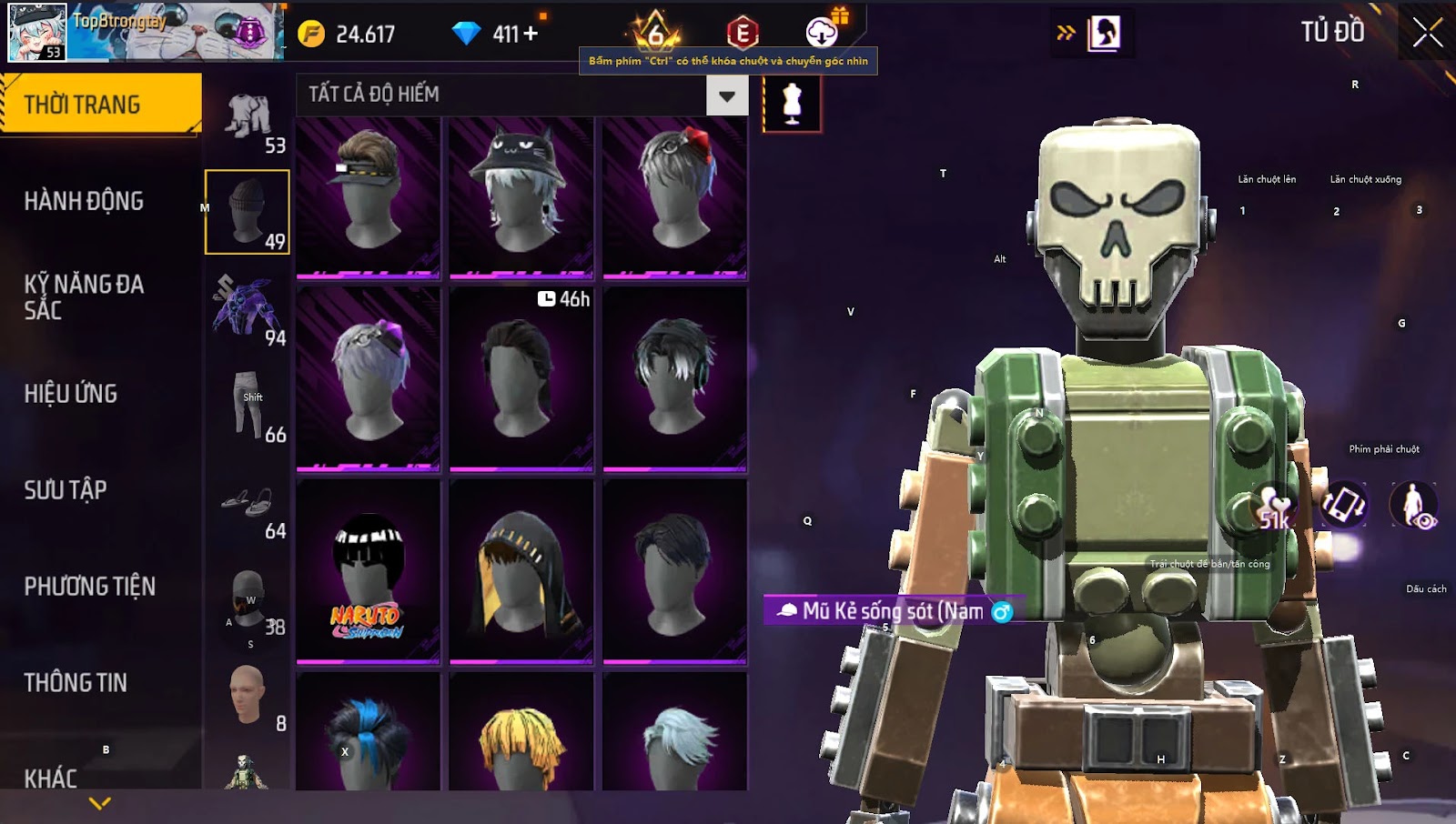Show the Thông Tin section
The width and height of the screenshot is (1456, 824).
pyautogui.click(x=76, y=683)
